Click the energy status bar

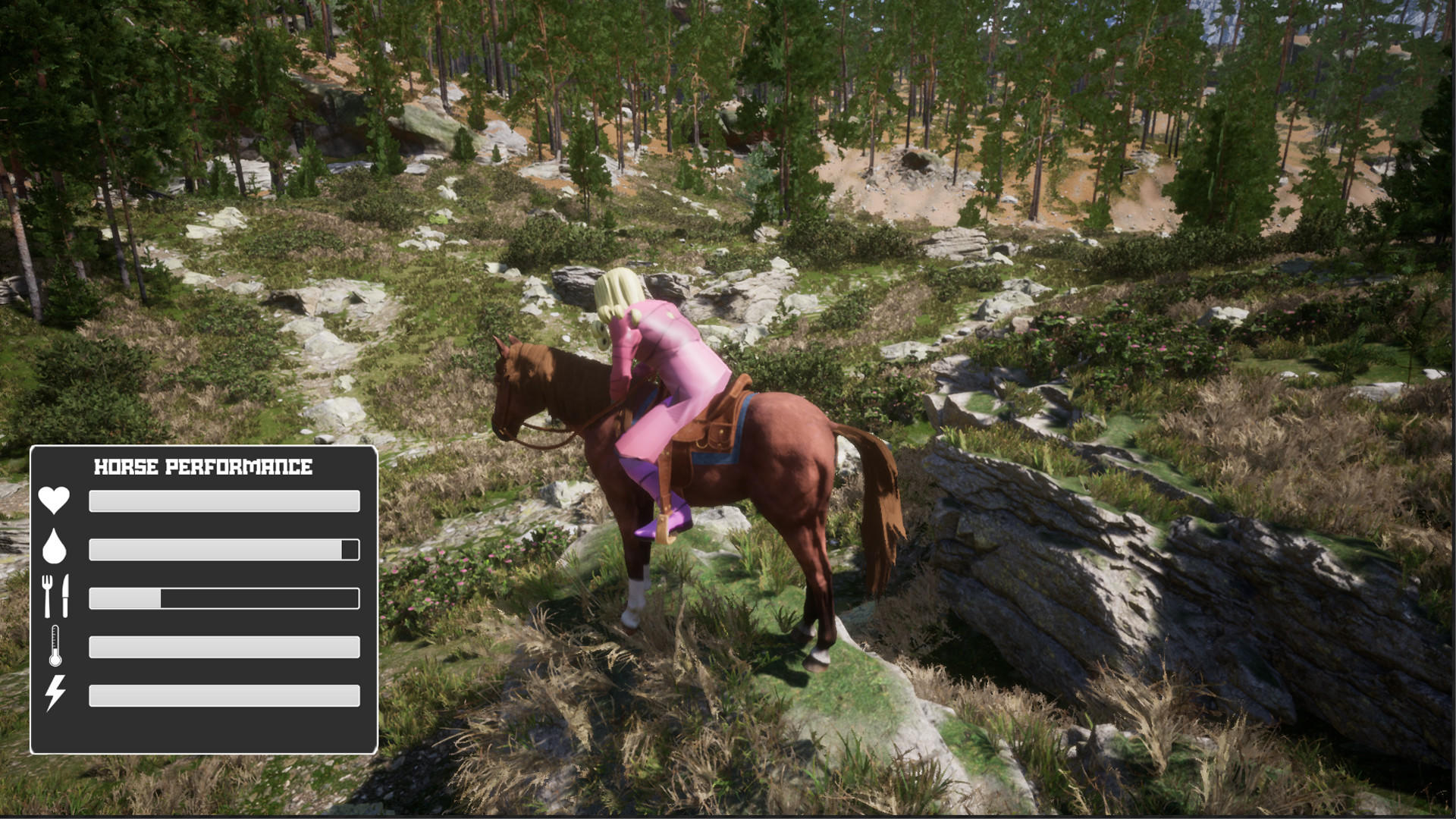pyautogui.click(x=224, y=694)
